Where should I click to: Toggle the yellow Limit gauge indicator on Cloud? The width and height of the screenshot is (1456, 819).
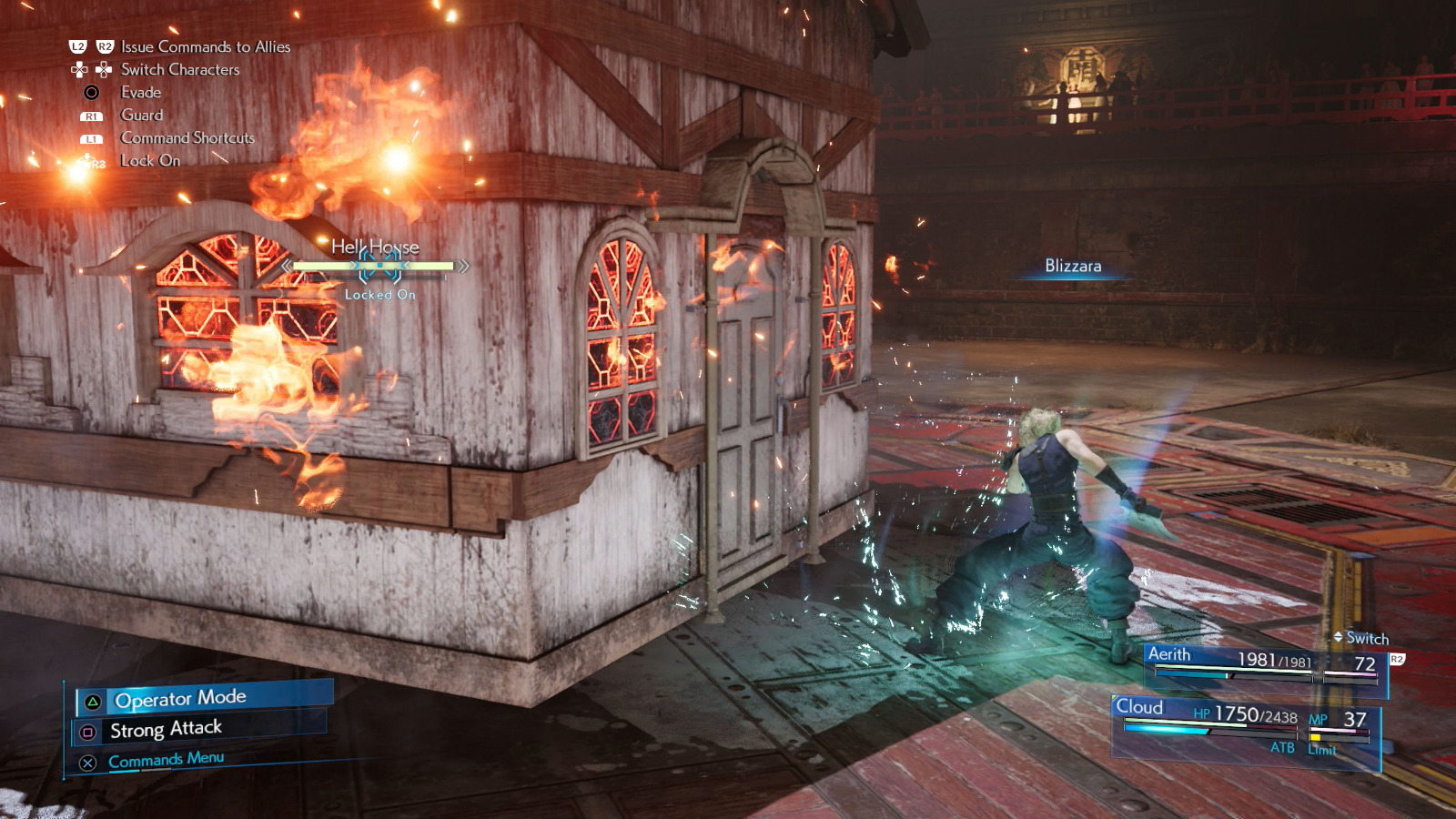click(1314, 738)
